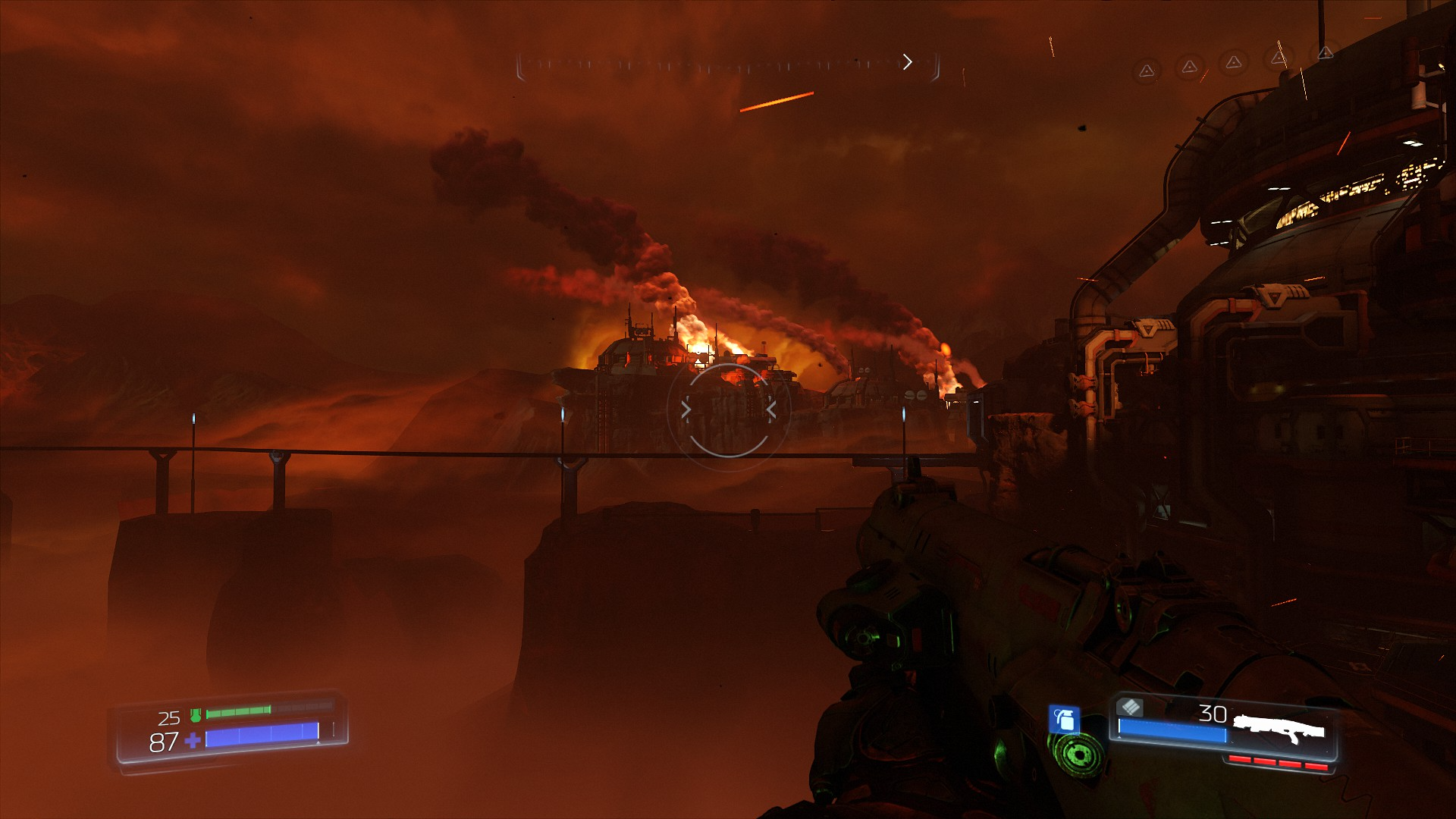The height and width of the screenshot is (819, 1456).
Task: Click the shell ammo type icon
Action: (x=1130, y=708)
